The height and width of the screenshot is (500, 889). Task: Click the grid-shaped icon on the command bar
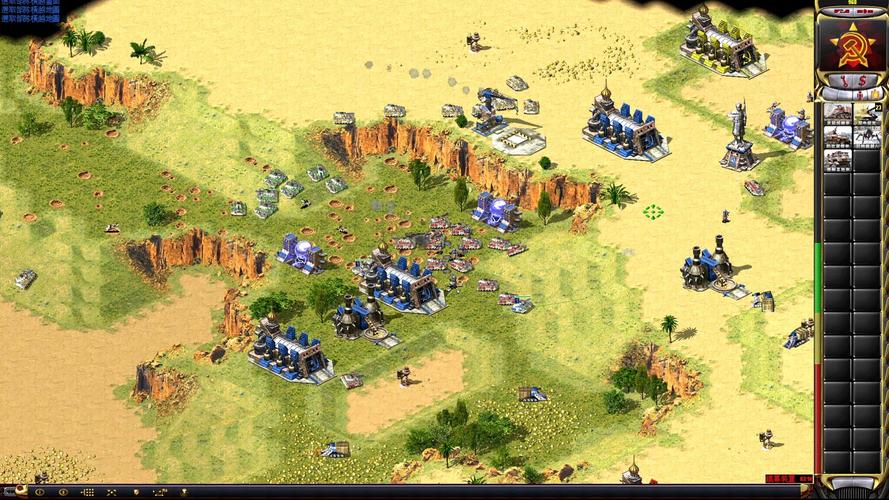tap(87, 492)
